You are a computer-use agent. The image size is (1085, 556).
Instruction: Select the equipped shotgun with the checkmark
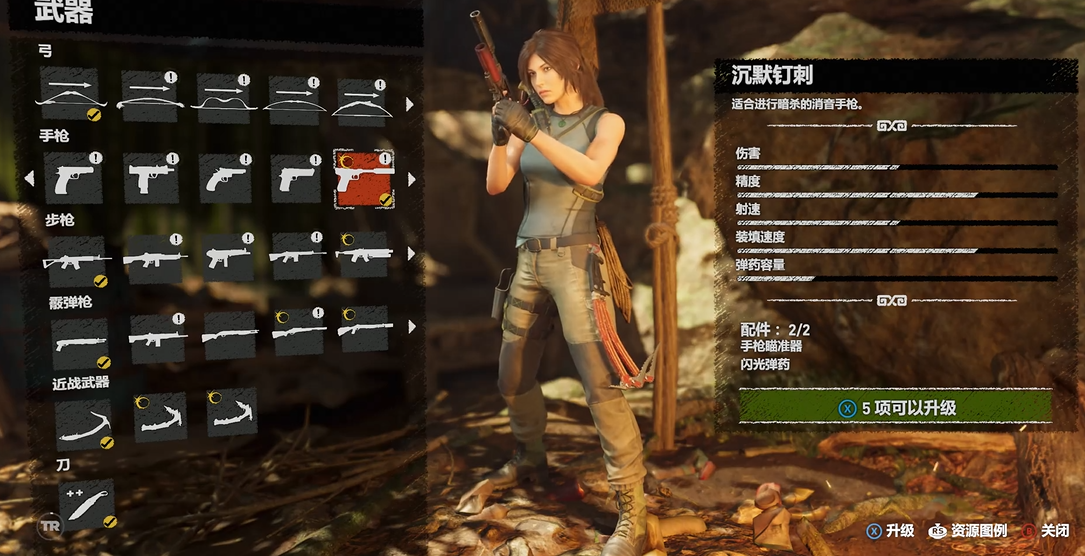coord(79,343)
